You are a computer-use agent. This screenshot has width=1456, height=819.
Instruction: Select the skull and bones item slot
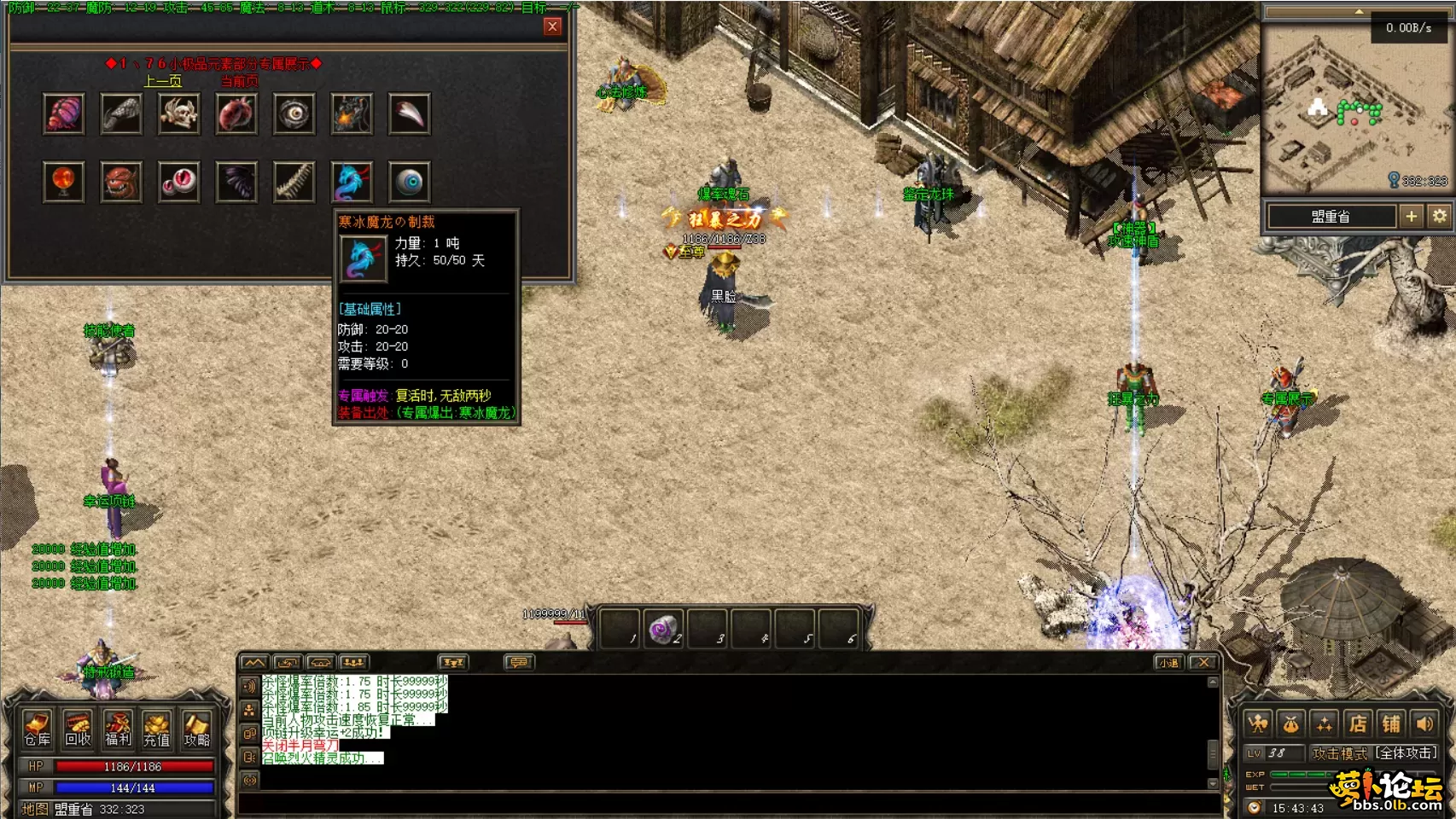tap(179, 113)
